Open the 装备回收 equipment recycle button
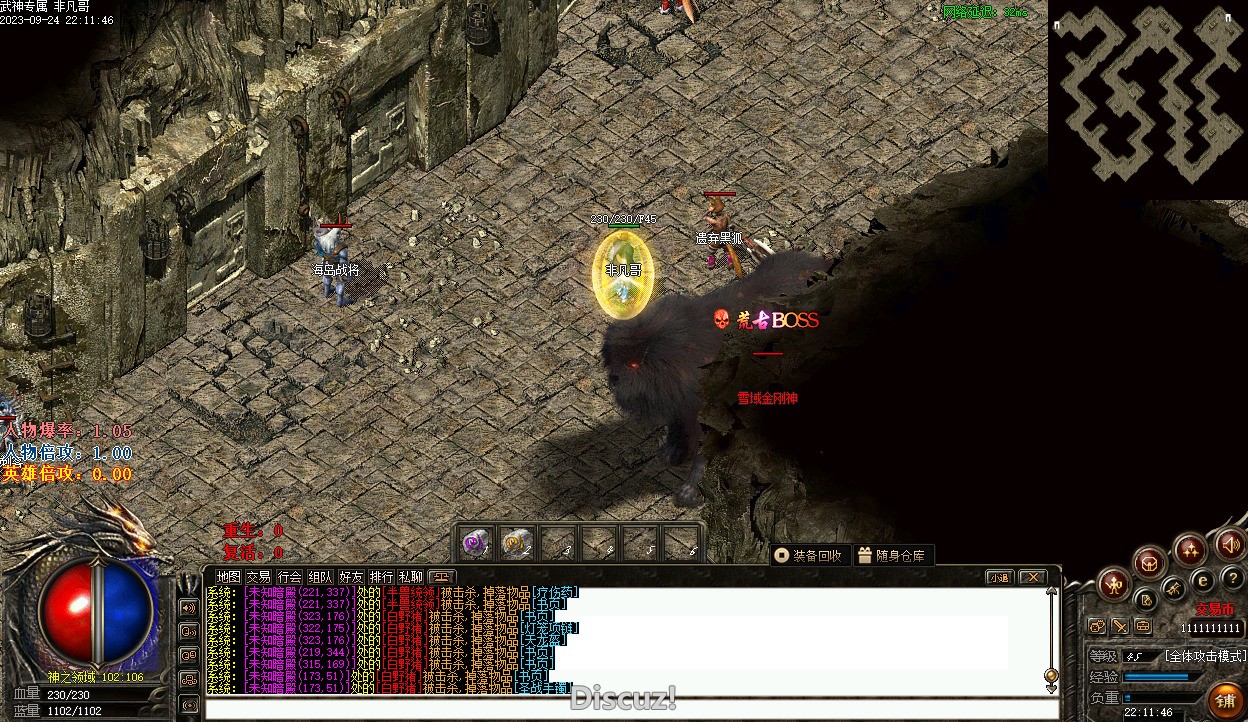Viewport: 1248px width, 722px height. [810, 555]
